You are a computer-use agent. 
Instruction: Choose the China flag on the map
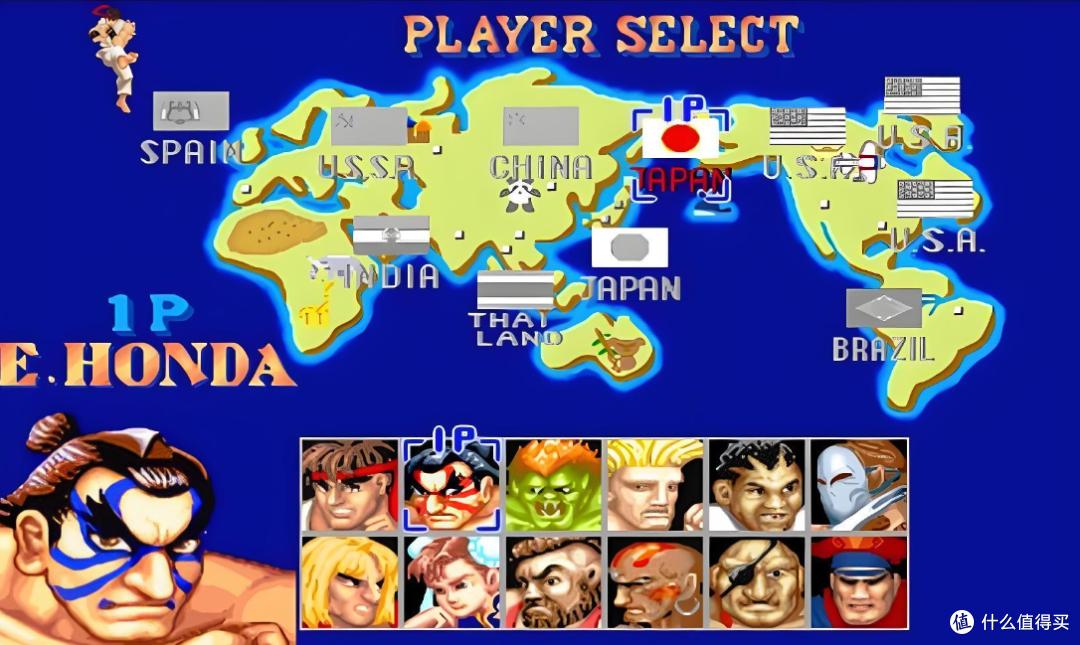[541, 126]
